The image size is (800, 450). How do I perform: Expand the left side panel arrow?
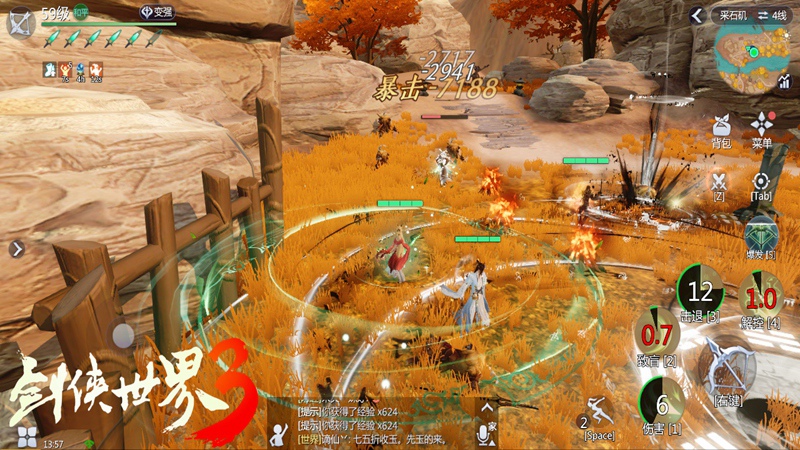tap(16, 249)
